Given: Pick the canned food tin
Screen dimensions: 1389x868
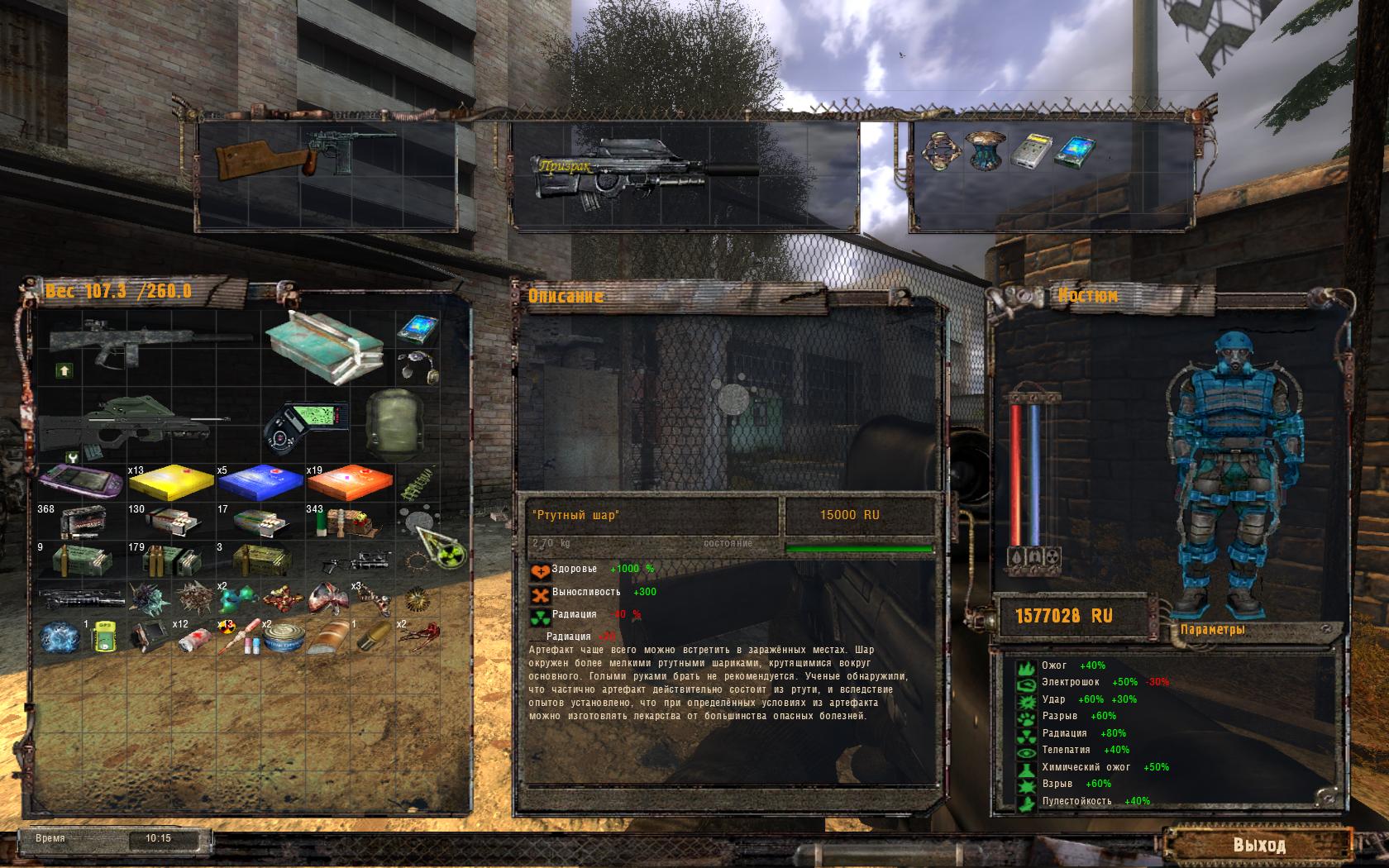Looking at the screenshot, I should pos(284,637).
